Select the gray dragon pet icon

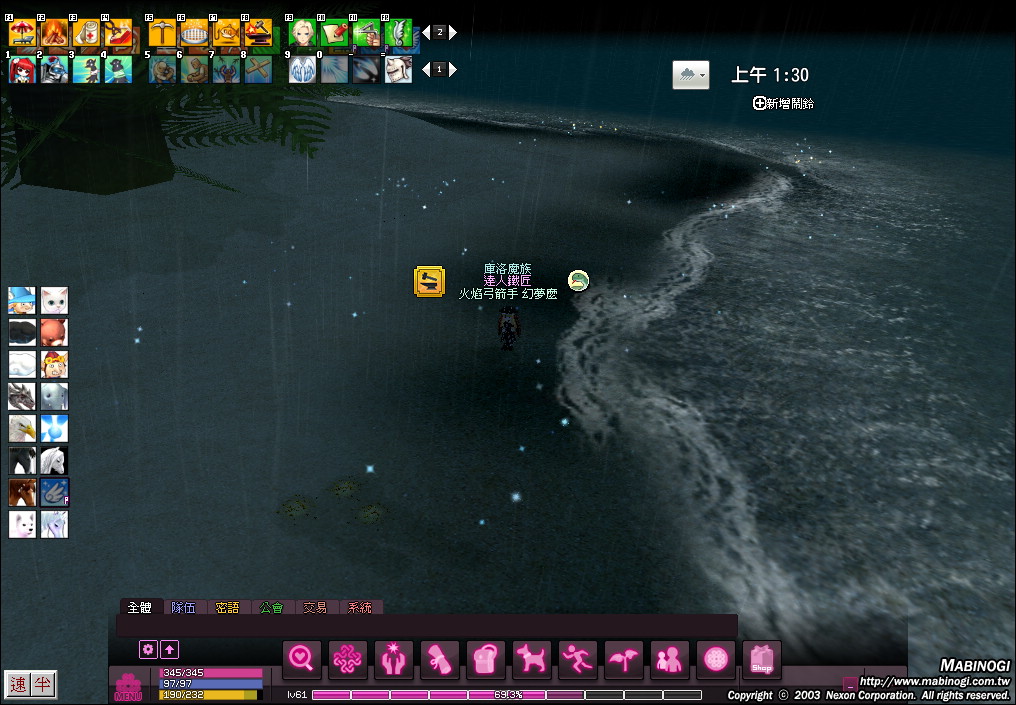22,396
